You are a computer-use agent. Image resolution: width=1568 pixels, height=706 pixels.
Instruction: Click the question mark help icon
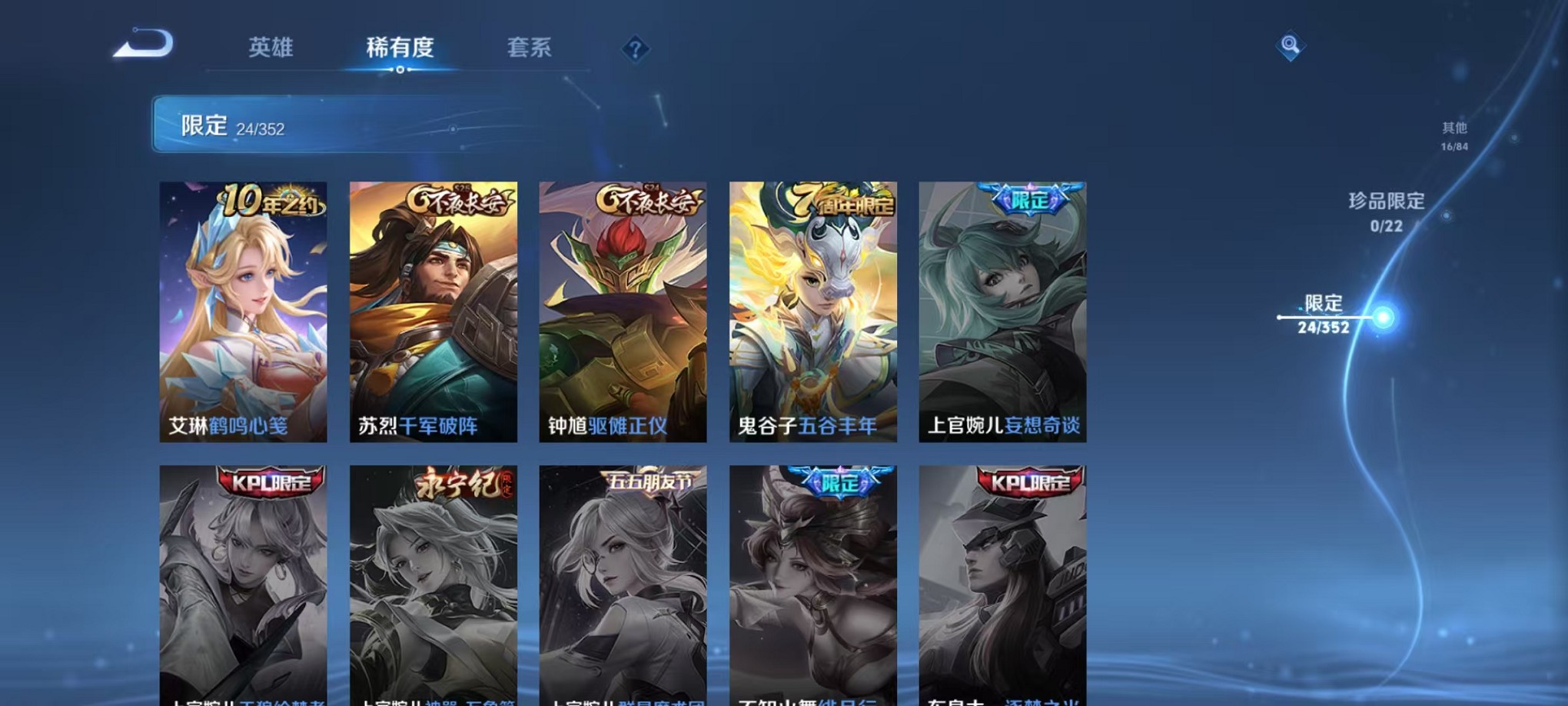(634, 49)
